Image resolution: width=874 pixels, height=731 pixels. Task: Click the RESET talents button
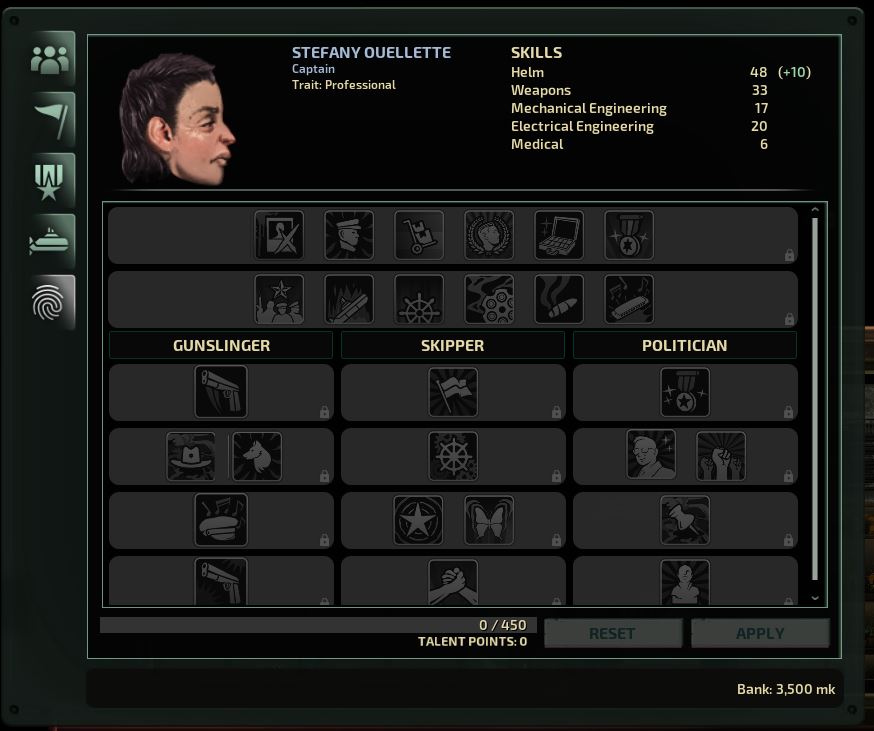tap(612, 633)
